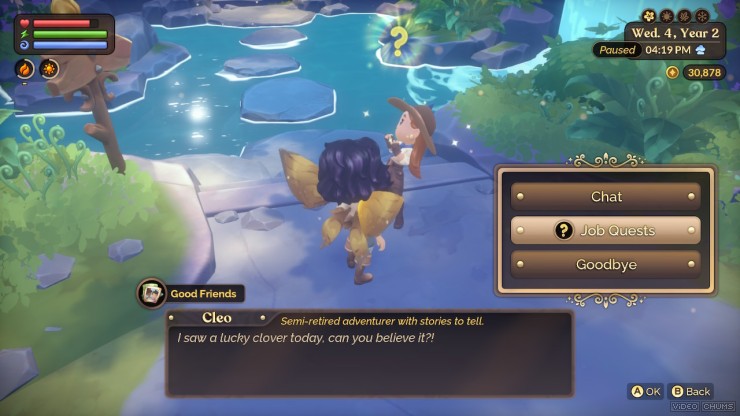This screenshot has height=416, width=740.
Task: Open Job Quests from the dialogue menu
Action: [x=606, y=231]
